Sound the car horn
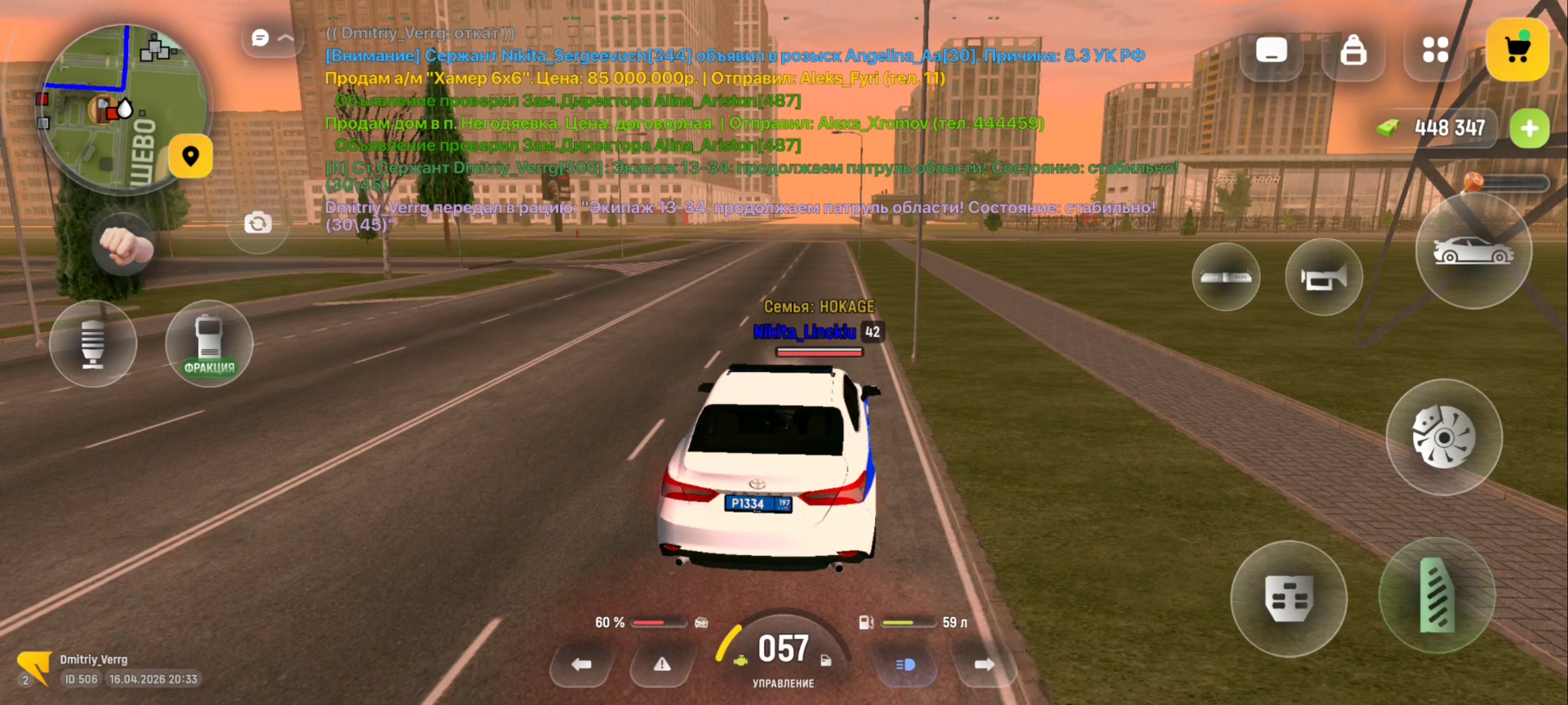Viewport: 1568px width, 705px height. 1323,278
